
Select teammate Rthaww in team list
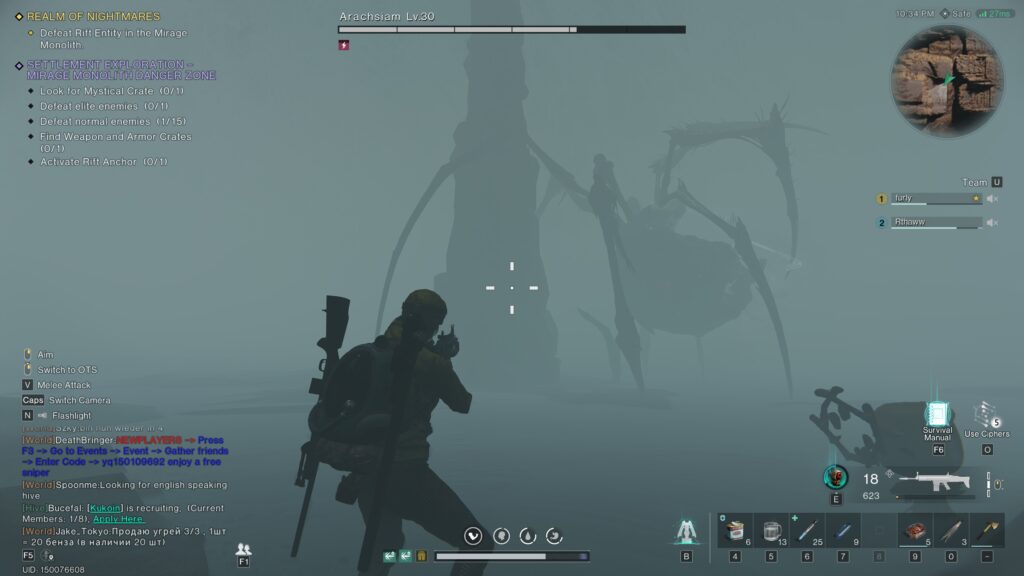(x=935, y=223)
